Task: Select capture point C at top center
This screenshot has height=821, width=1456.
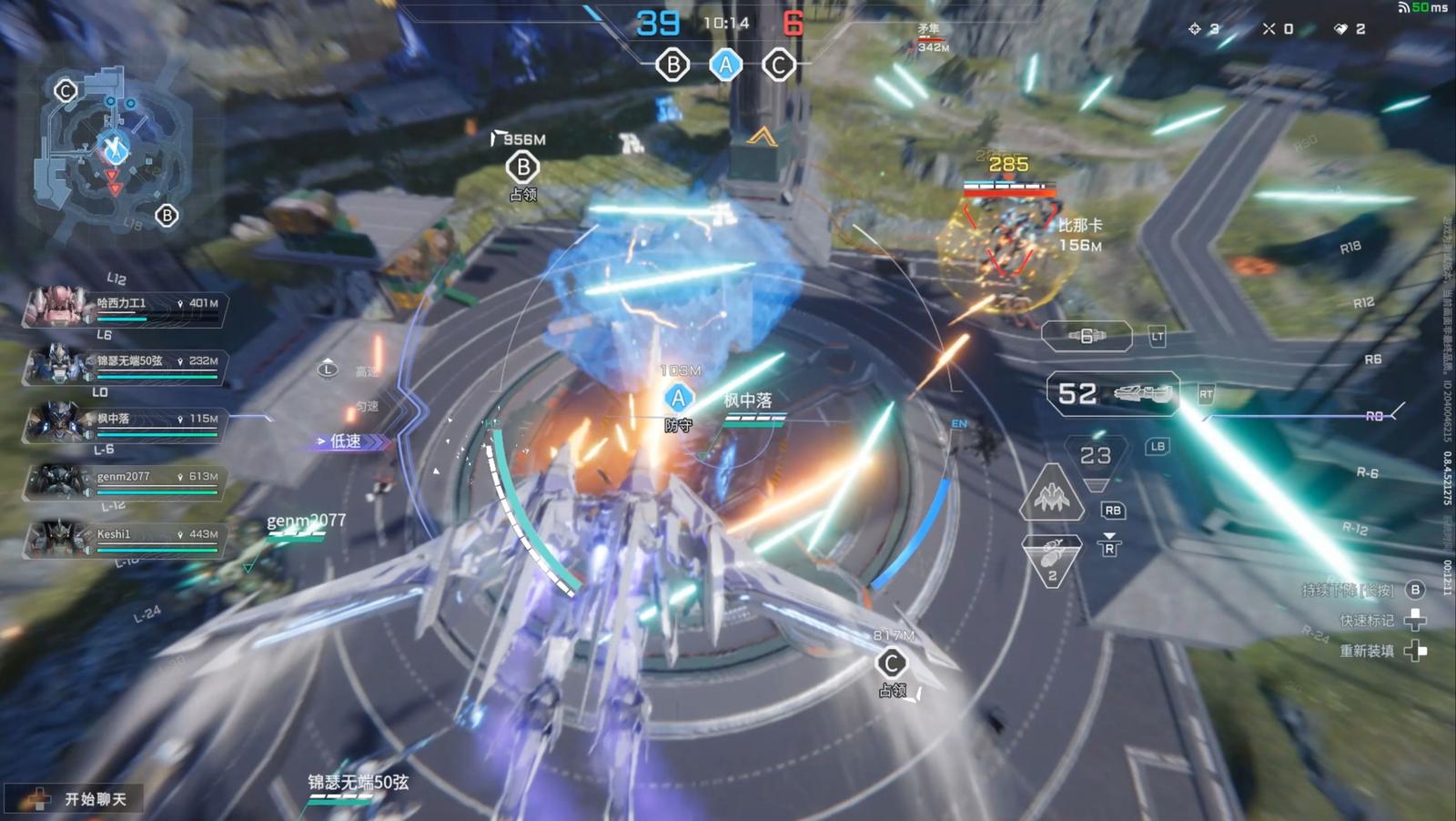Action: click(x=778, y=66)
